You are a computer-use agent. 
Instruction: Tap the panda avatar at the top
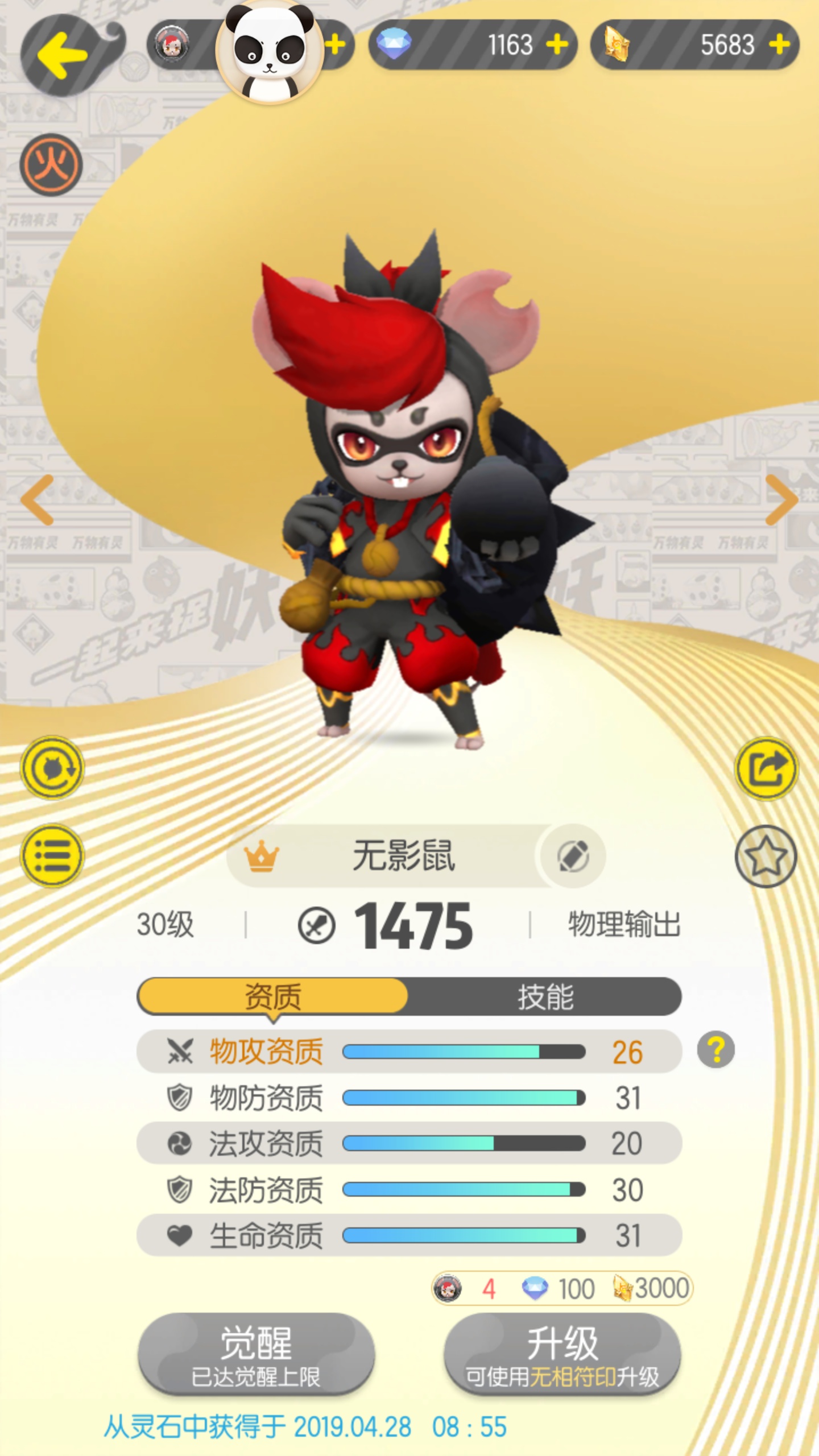(270, 54)
